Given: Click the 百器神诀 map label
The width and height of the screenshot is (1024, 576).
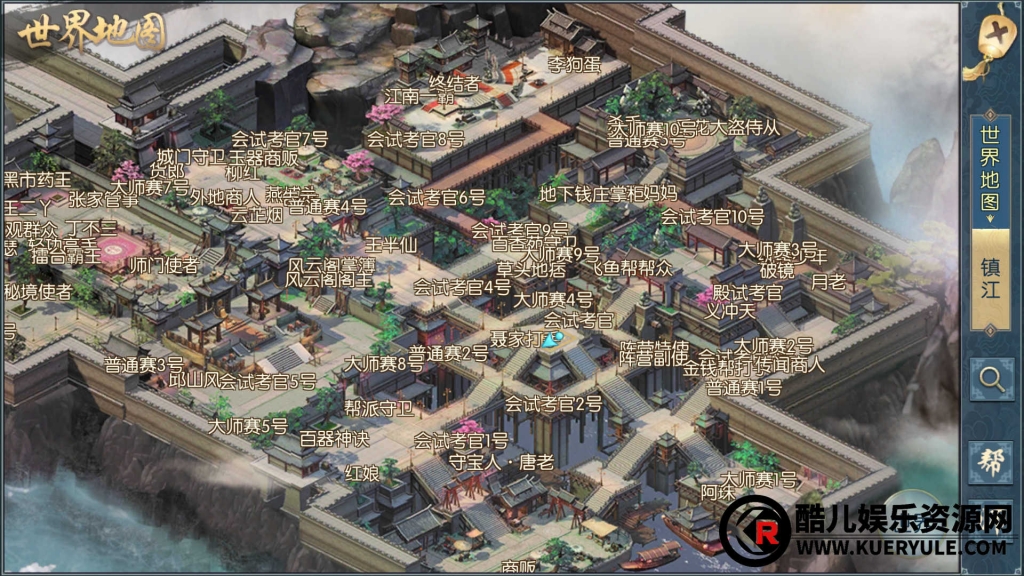Looking at the screenshot, I should click(x=334, y=438).
